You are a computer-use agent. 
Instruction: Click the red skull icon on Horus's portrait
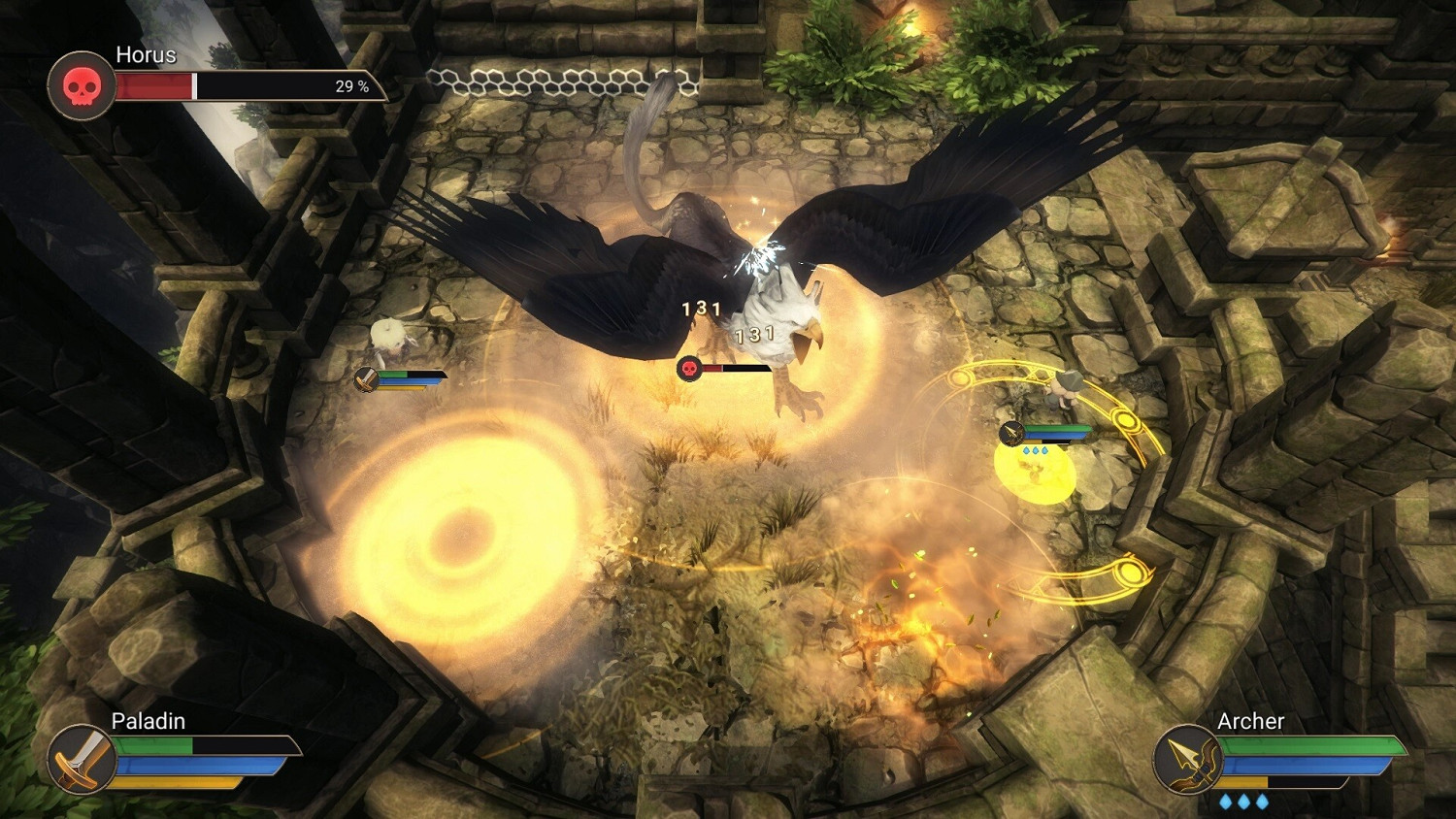click(x=82, y=85)
